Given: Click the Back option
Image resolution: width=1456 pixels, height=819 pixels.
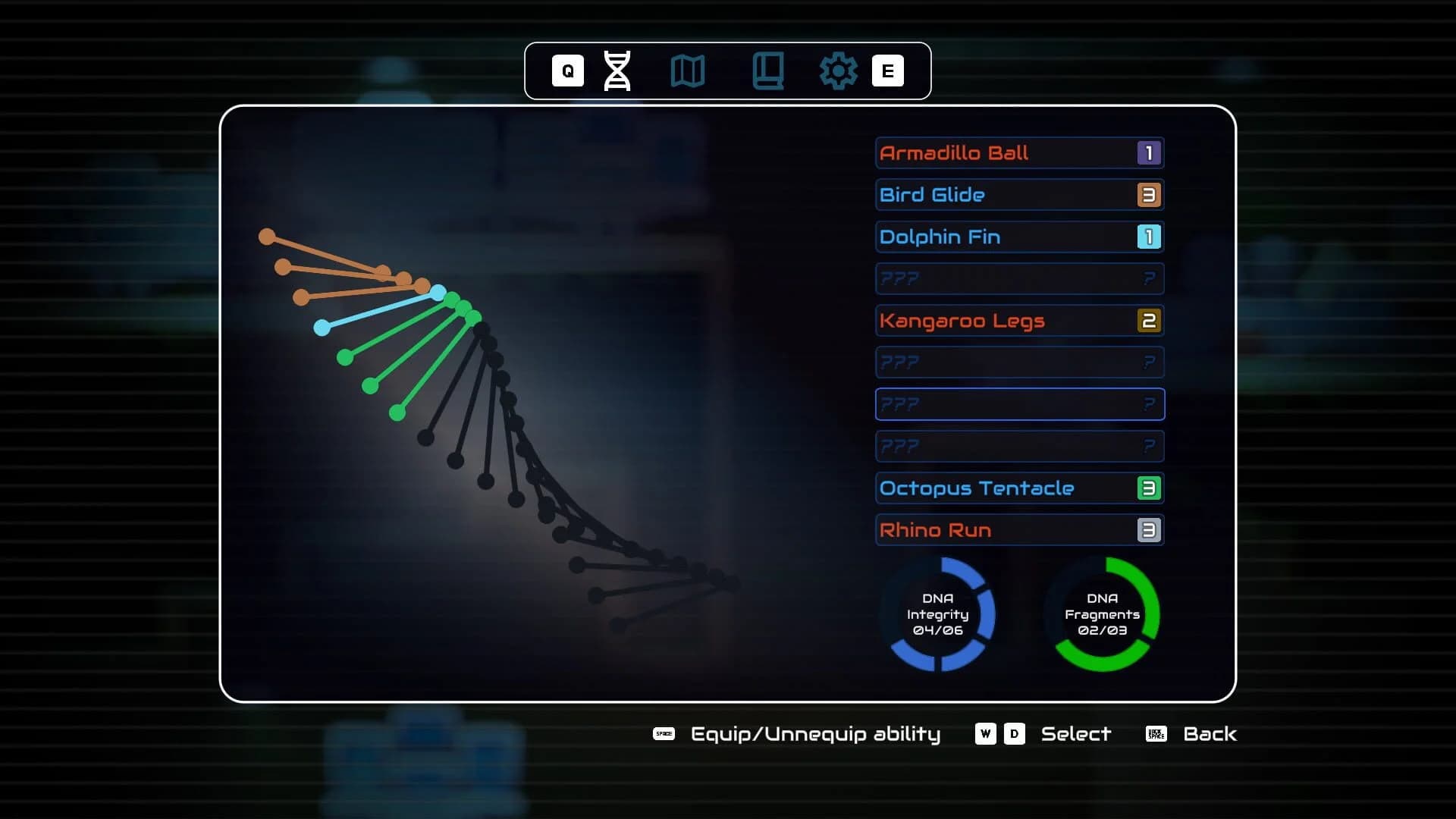Looking at the screenshot, I should click(x=1209, y=733).
